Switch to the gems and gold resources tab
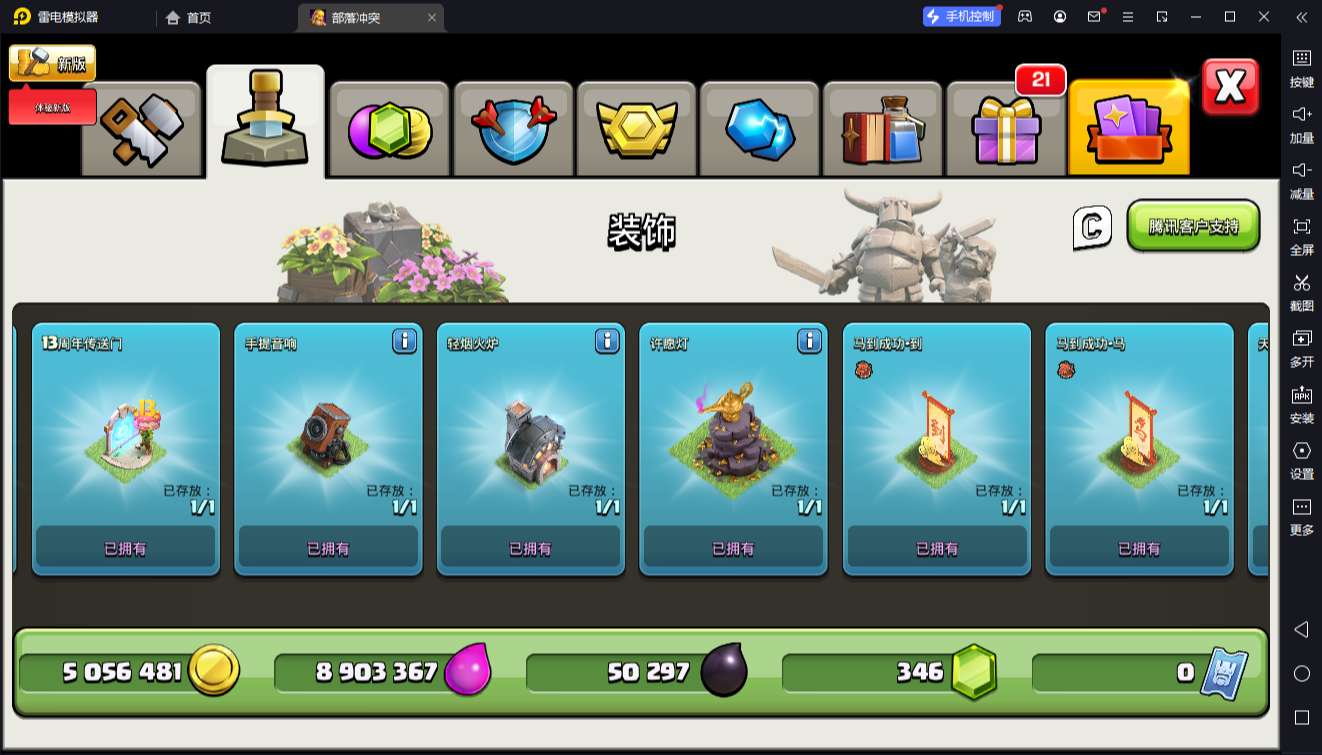The height and width of the screenshot is (755, 1322). [390, 130]
